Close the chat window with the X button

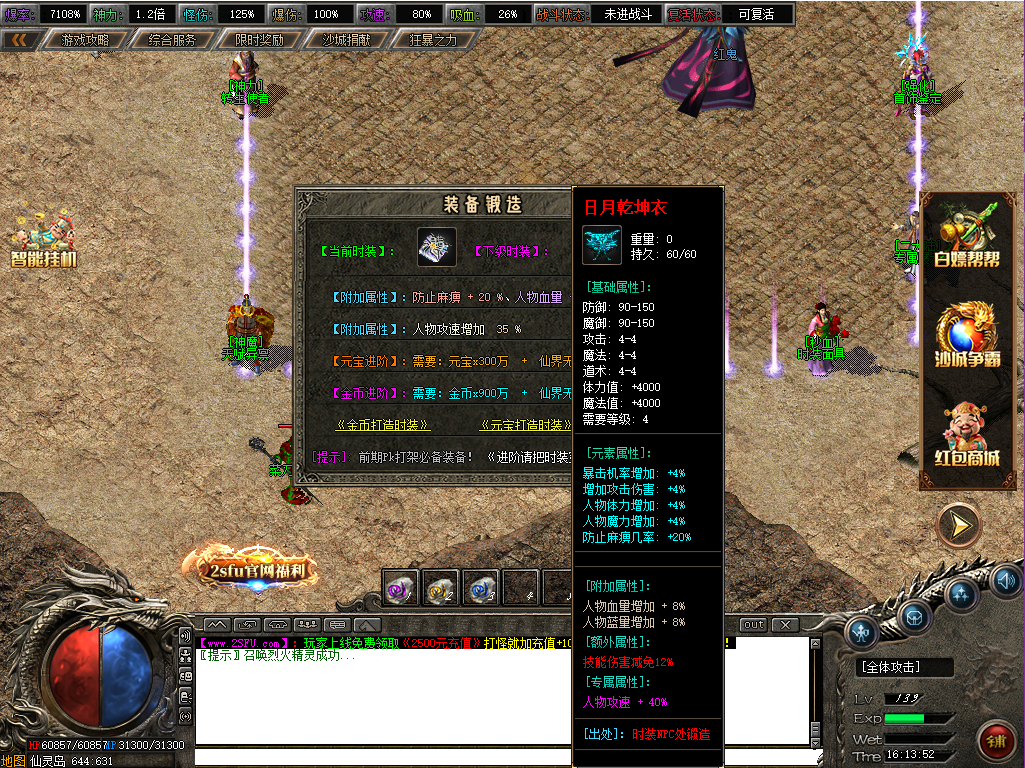point(786,625)
